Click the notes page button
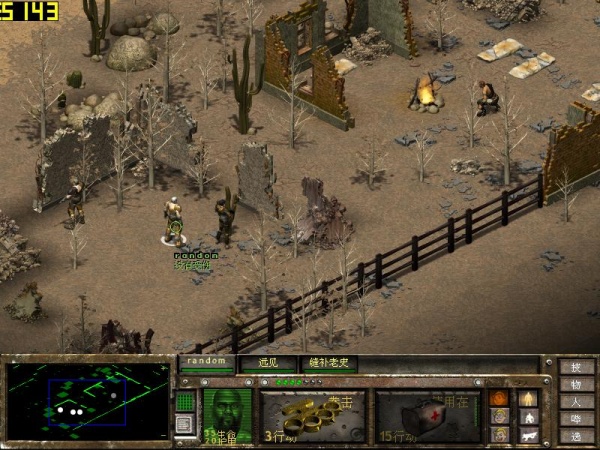 [x=185, y=424]
